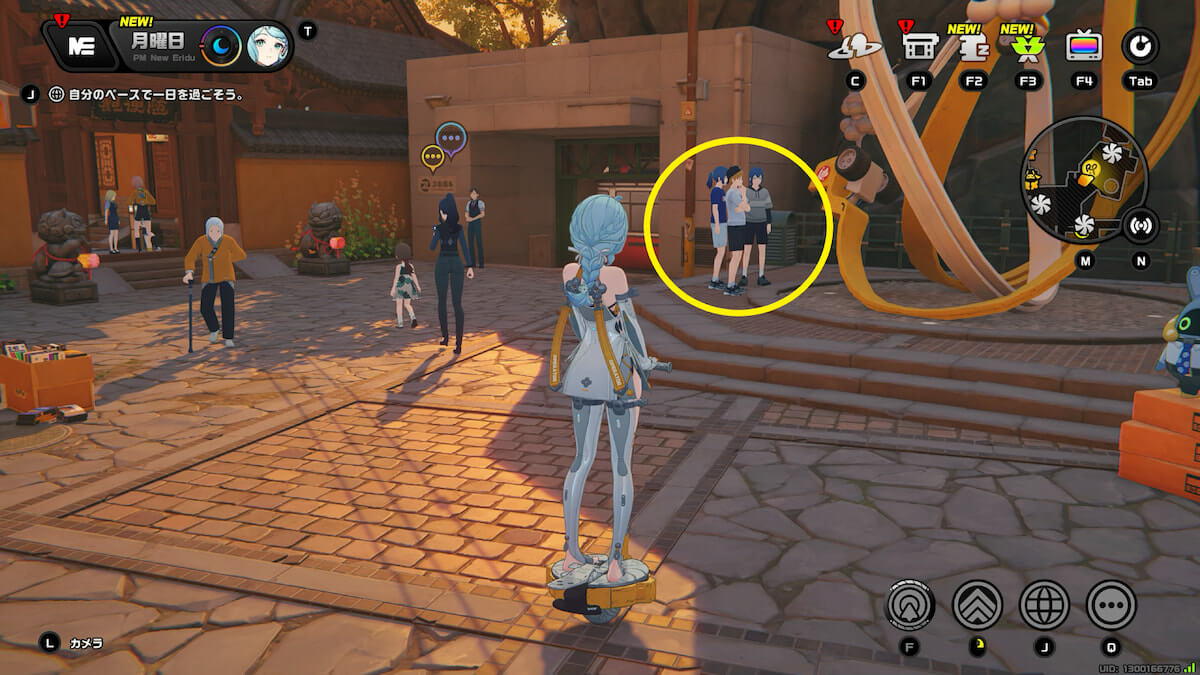Open the rainbow television icon
Screen dimensions: 1200x675
pyautogui.click(x=1083, y=46)
